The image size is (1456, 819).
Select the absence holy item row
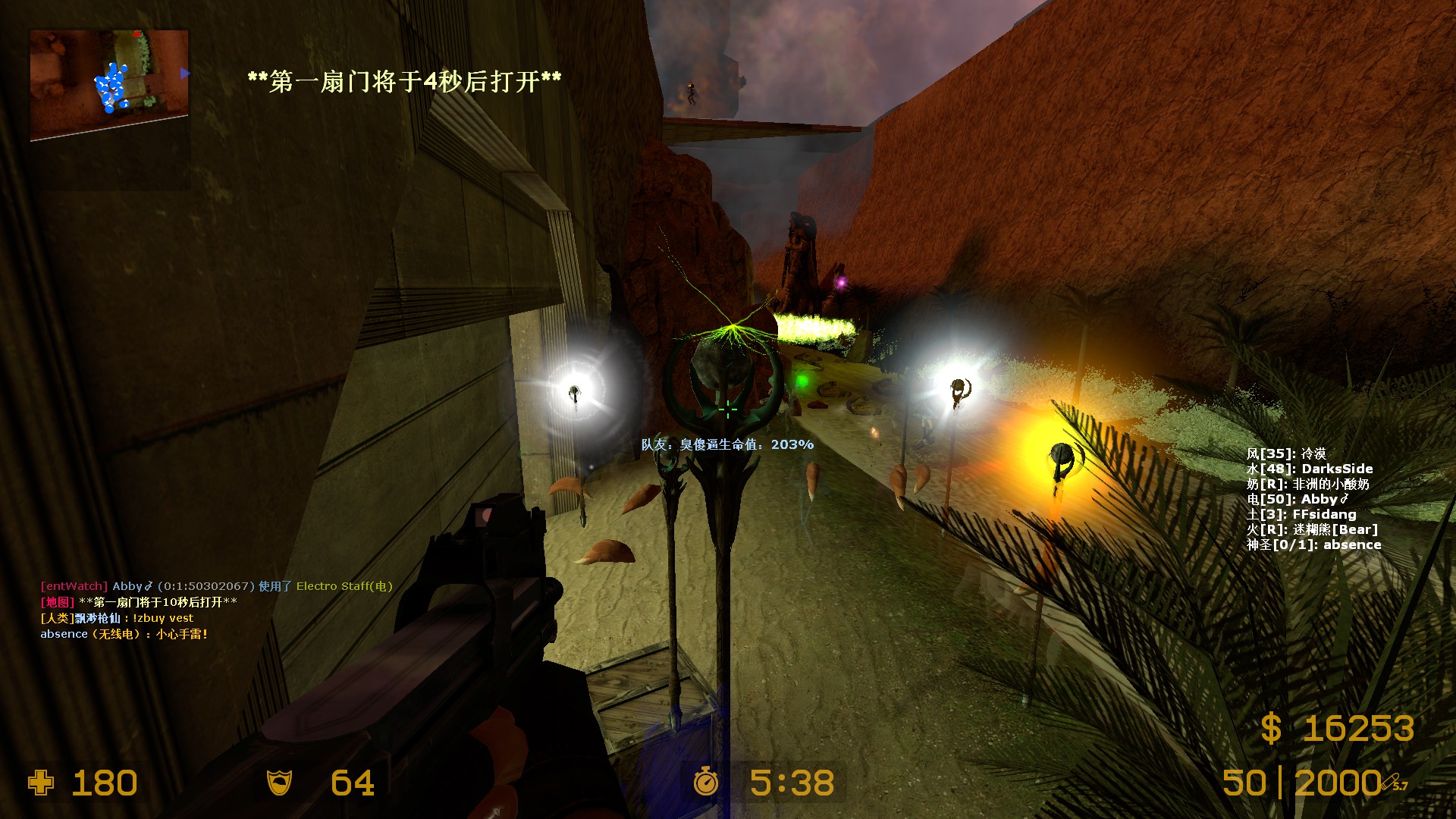coord(1313,544)
